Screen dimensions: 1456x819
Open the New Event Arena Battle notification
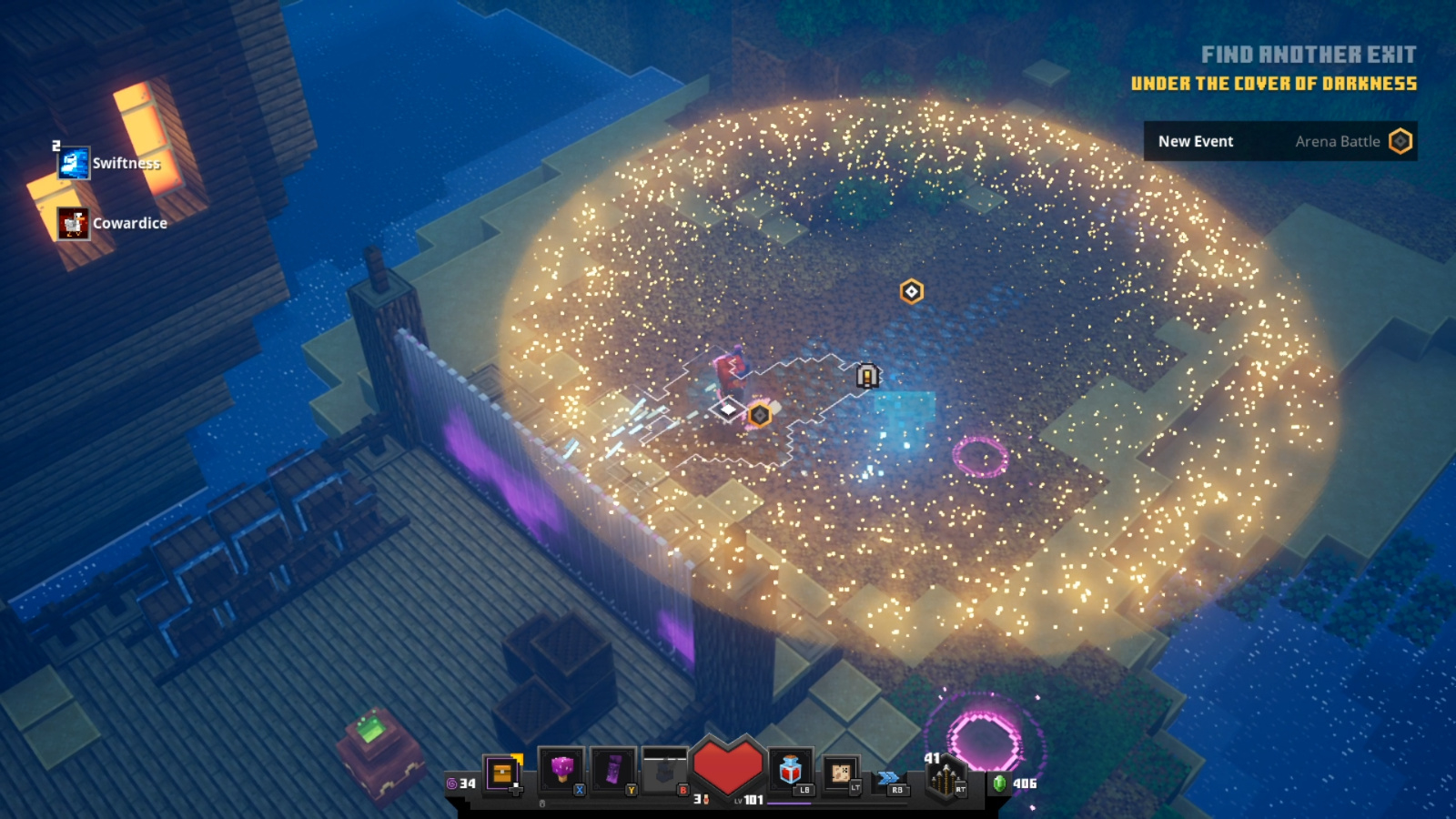pos(1279,141)
